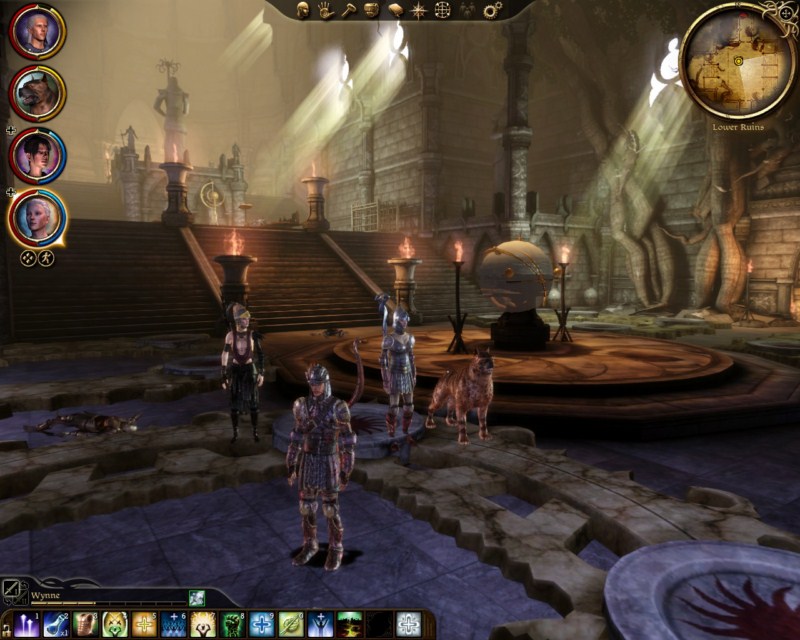Cast the group heal spell with blue figures
This screenshot has width=800, height=640.
(x=174, y=625)
